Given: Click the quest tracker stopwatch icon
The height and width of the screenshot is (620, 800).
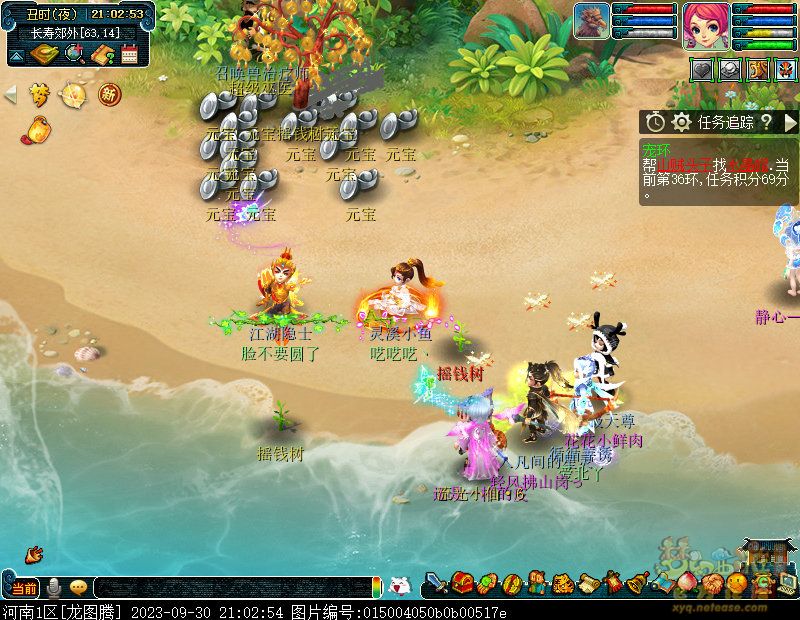Looking at the screenshot, I should [655, 122].
